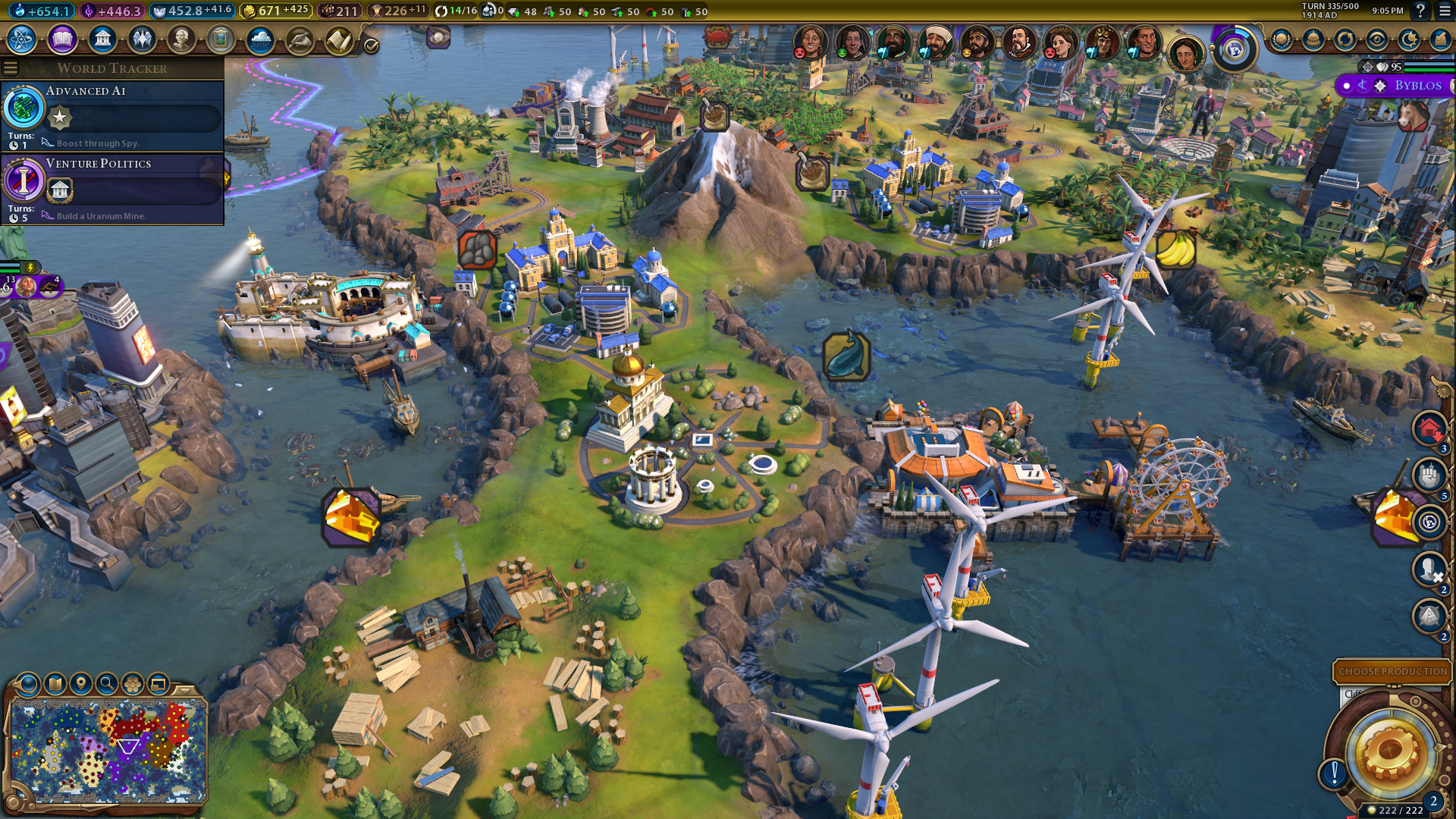Open World Rankings globe icon

[x=1282, y=39]
